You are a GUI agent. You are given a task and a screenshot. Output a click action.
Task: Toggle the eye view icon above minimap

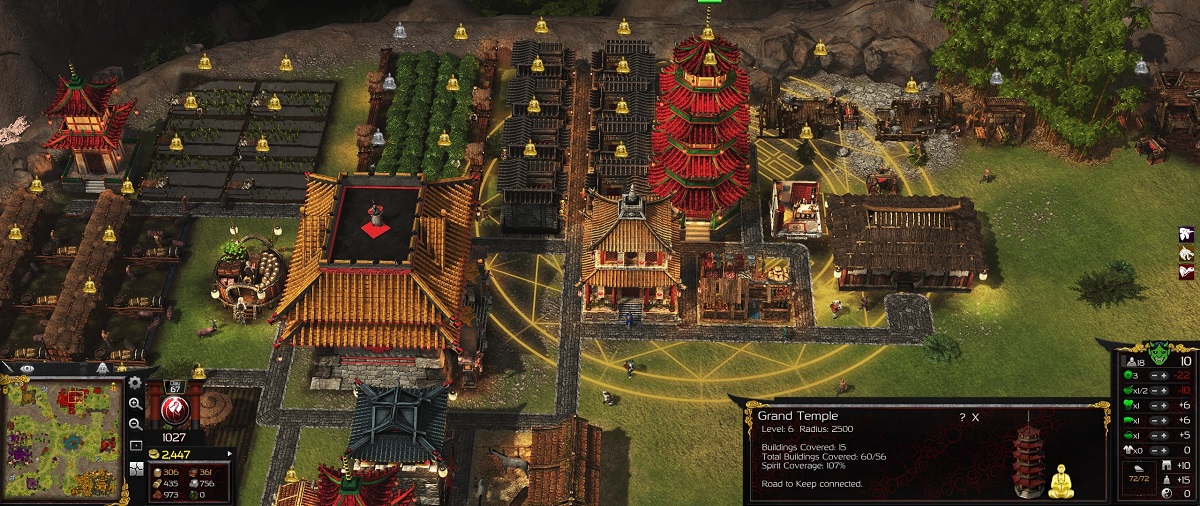(28, 369)
